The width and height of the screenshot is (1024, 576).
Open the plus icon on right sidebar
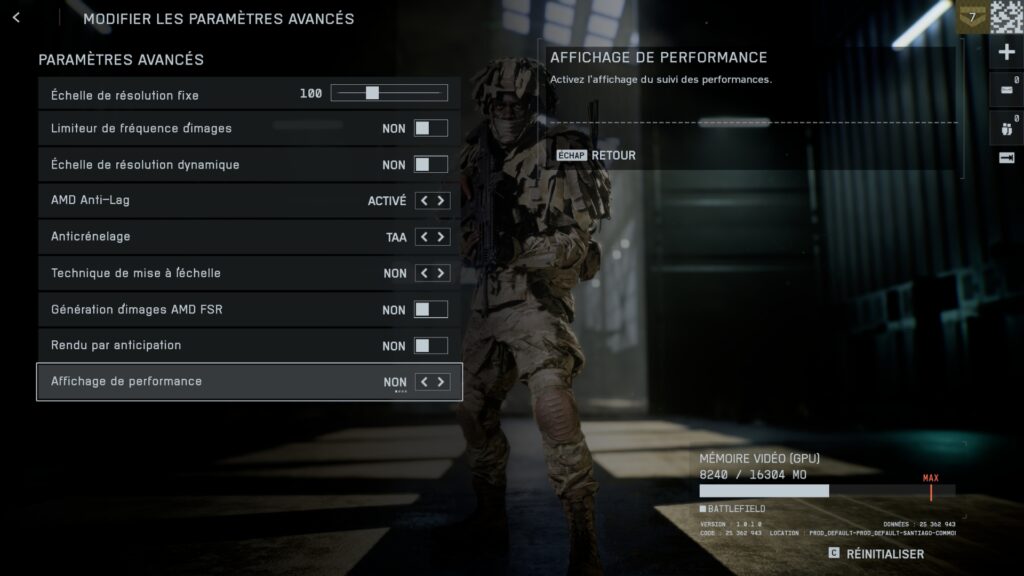tap(1006, 53)
